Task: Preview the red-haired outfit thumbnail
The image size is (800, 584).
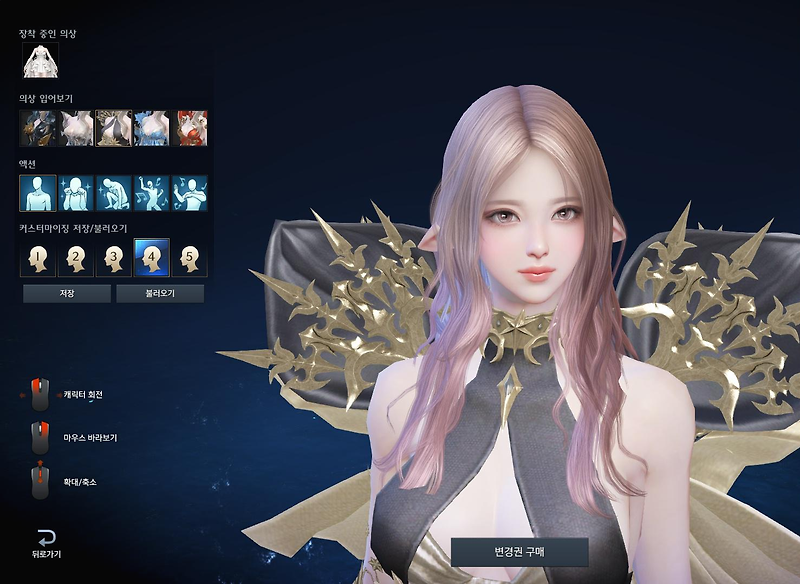Action: pyautogui.click(x=190, y=128)
